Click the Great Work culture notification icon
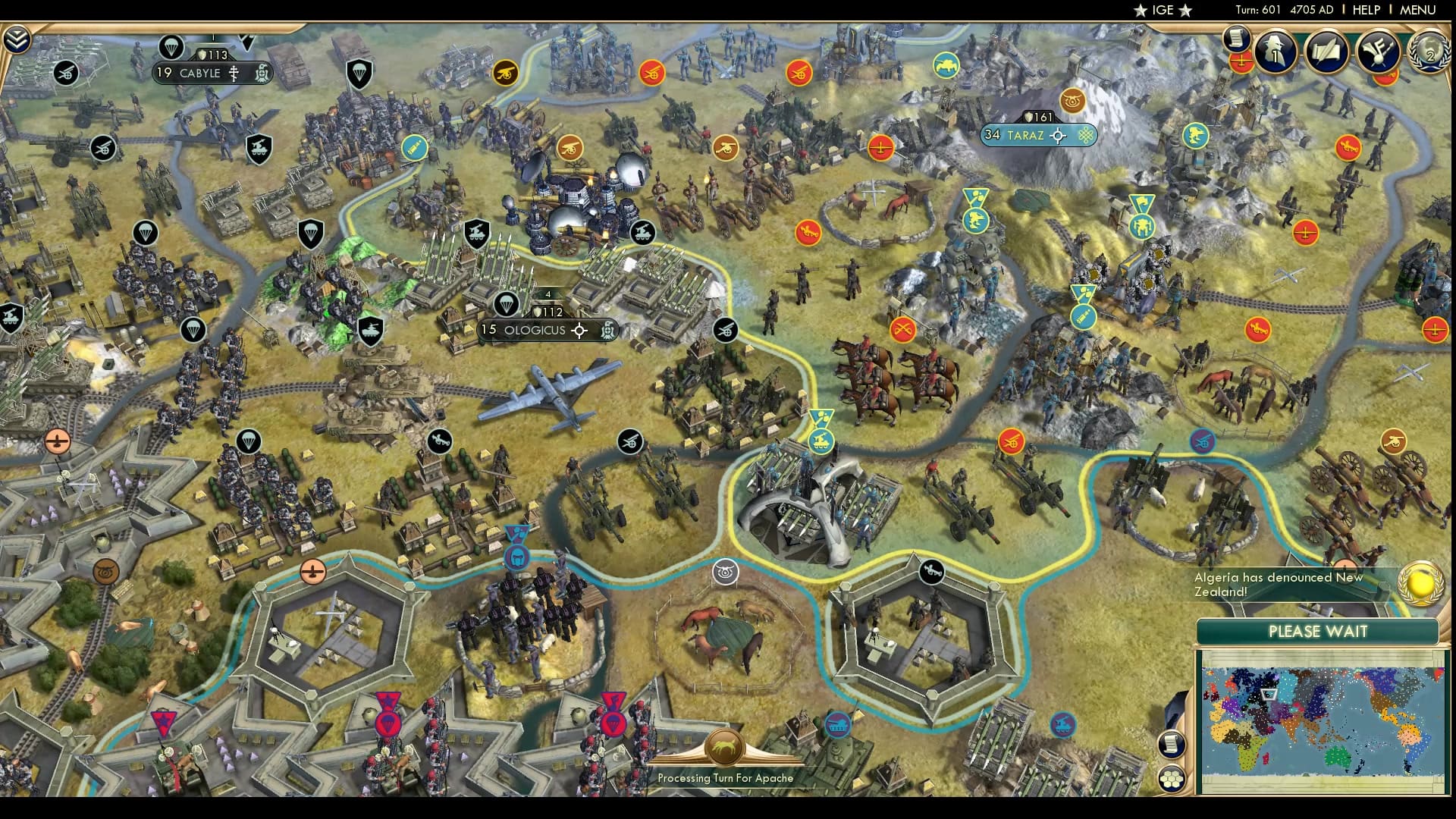 [1376, 53]
